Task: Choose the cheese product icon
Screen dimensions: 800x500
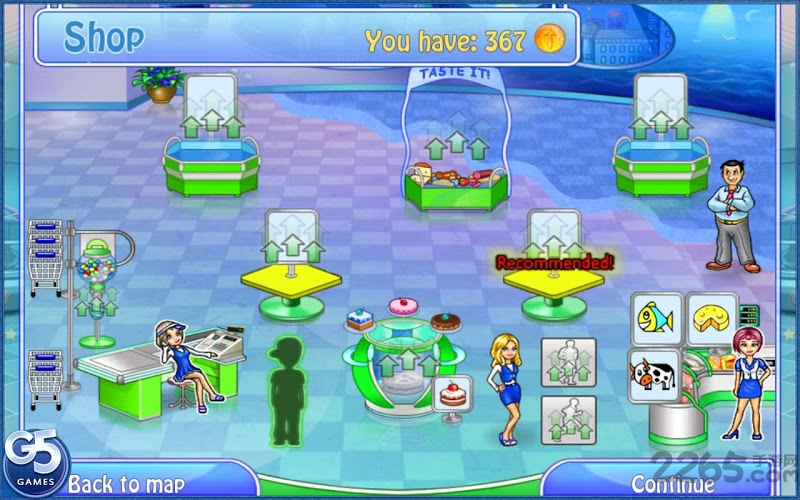Action: pos(712,319)
